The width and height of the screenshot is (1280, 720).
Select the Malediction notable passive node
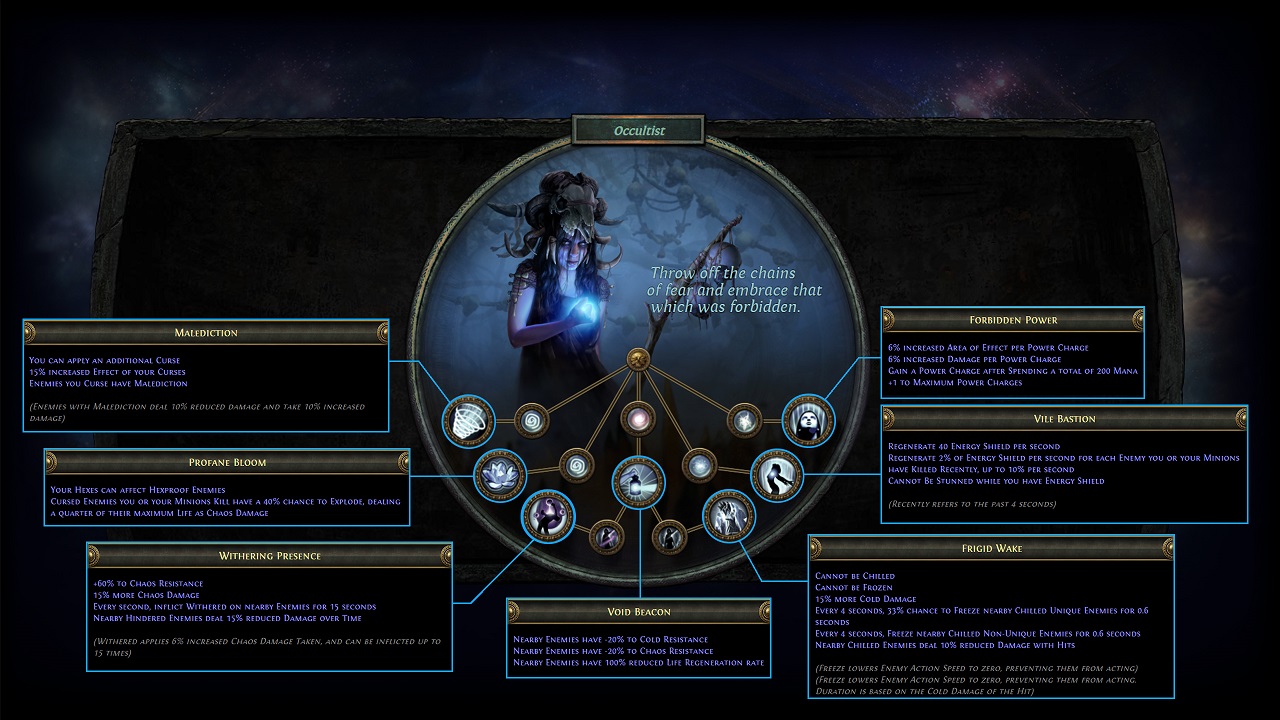pyautogui.click(x=468, y=420)
